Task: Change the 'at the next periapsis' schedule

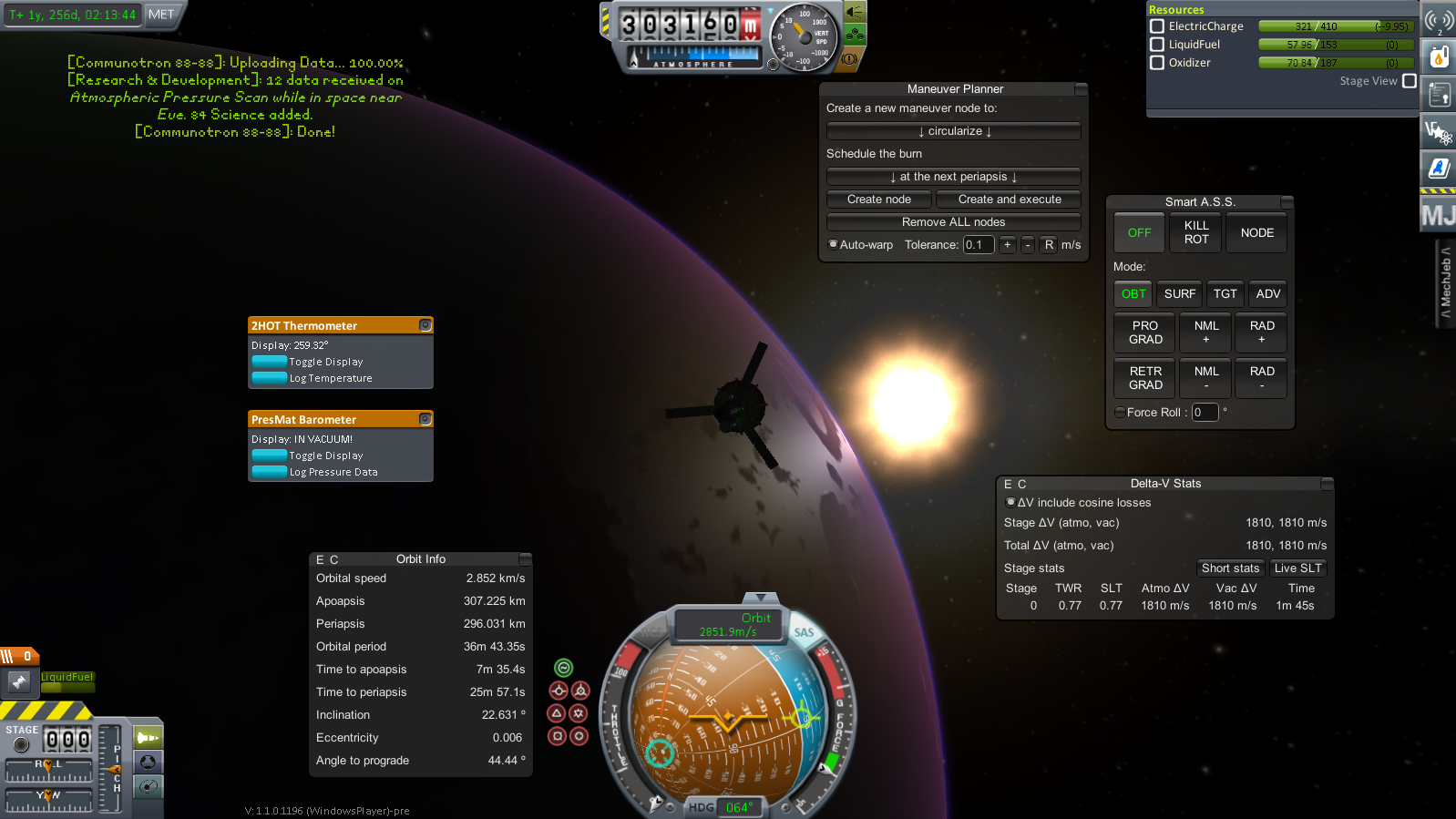Action: tap(954, 177)
